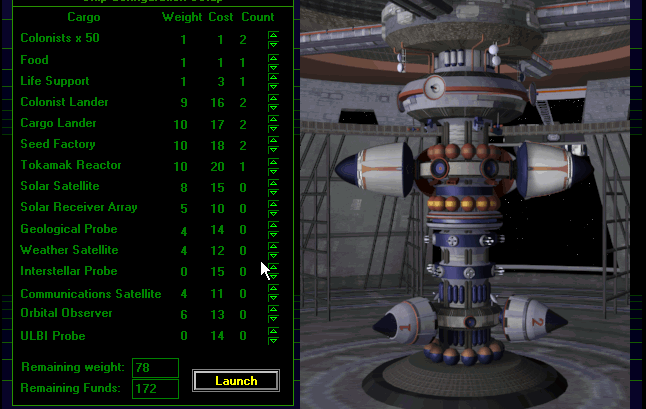Viewport: 646px width, 409px height.
Task: Remove one Seed Factory
Action: (273, 149)
